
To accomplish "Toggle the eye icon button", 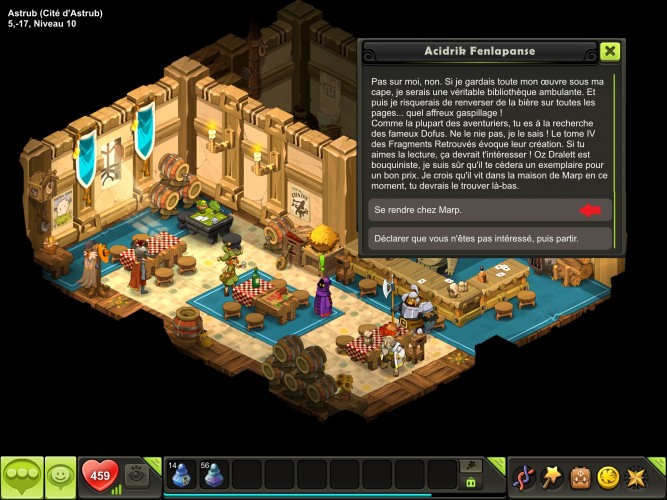I will tap(139, 476).
